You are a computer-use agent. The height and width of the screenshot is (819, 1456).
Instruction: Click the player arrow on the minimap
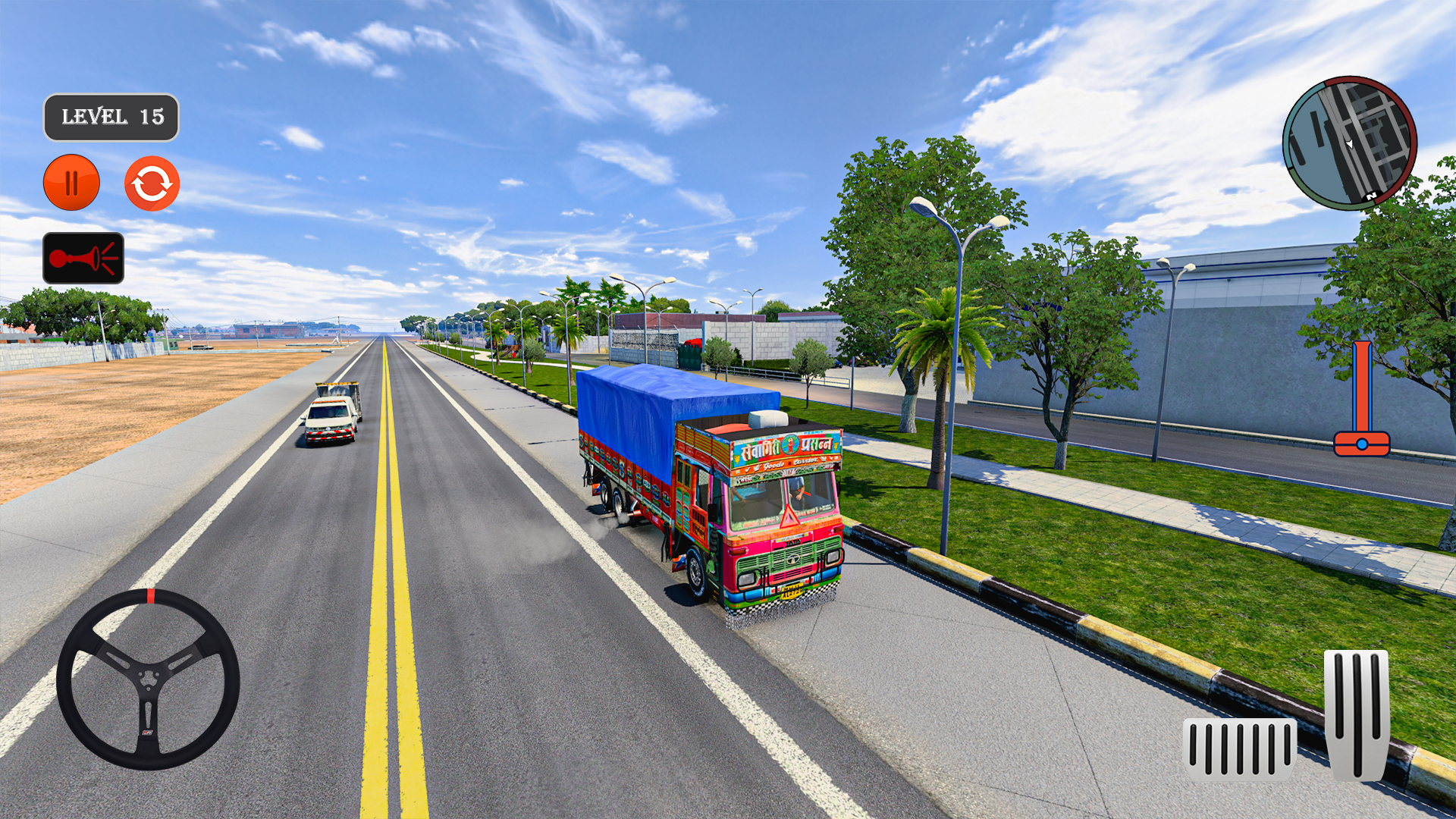(x=1348, y=144)
